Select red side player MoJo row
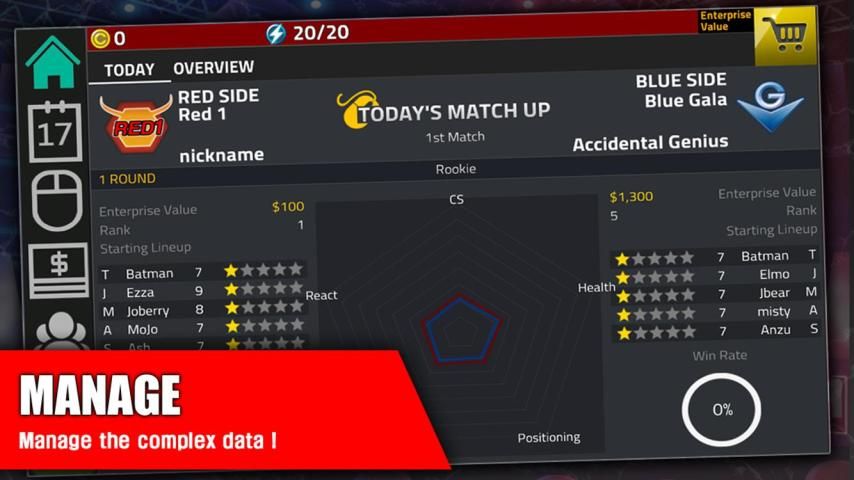Screen dimensions: 854x480 tap(200, 329)
